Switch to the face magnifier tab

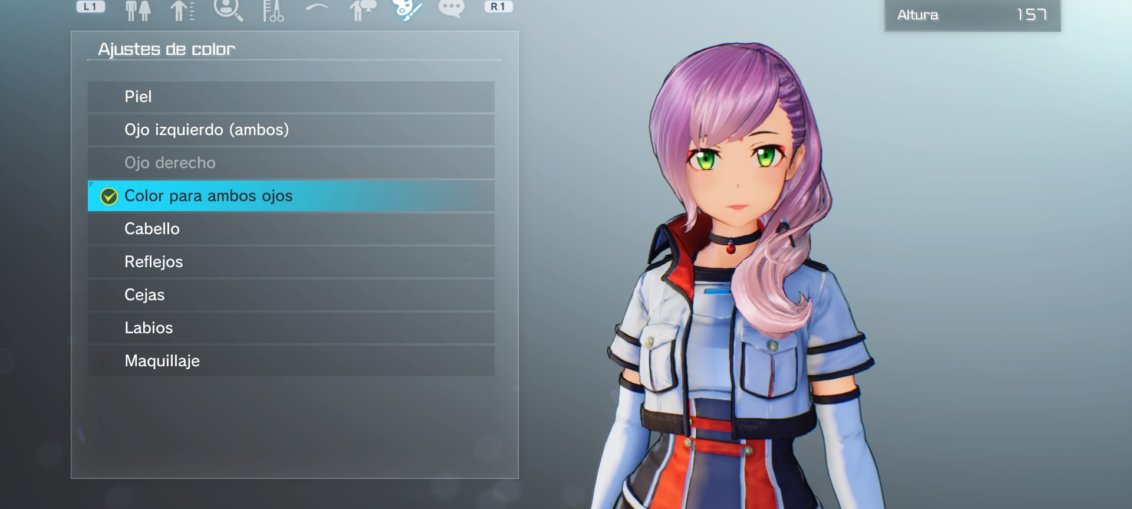click(228, 10)
